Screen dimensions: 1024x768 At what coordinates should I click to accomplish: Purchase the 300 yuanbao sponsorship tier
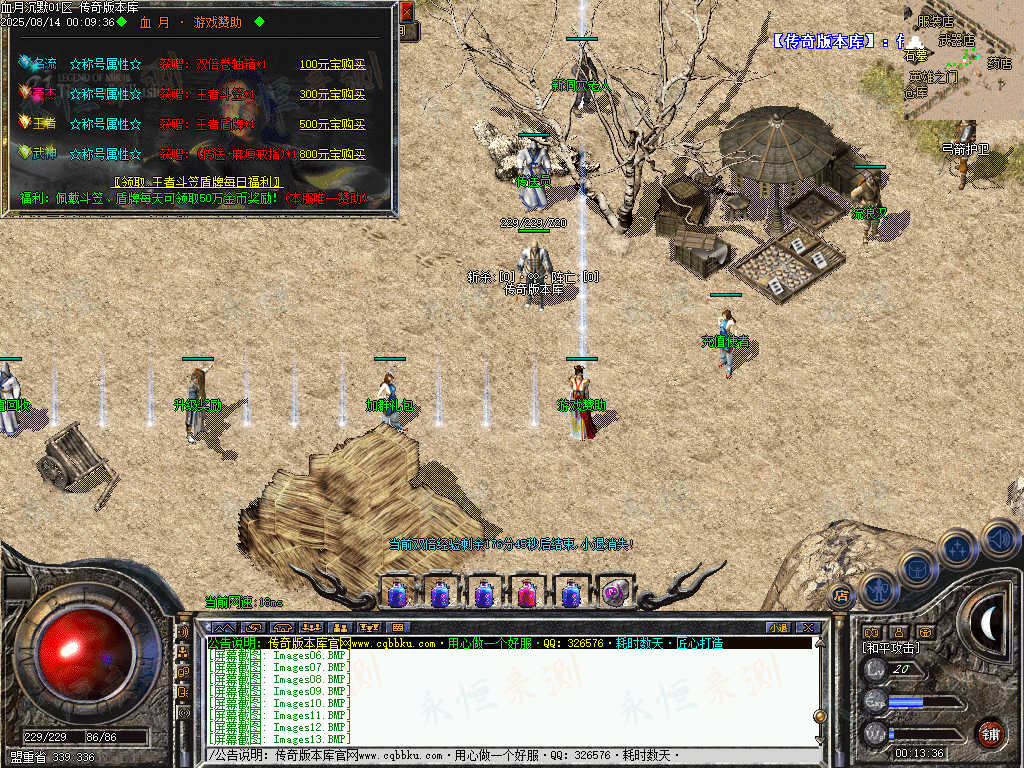(332, 95)
